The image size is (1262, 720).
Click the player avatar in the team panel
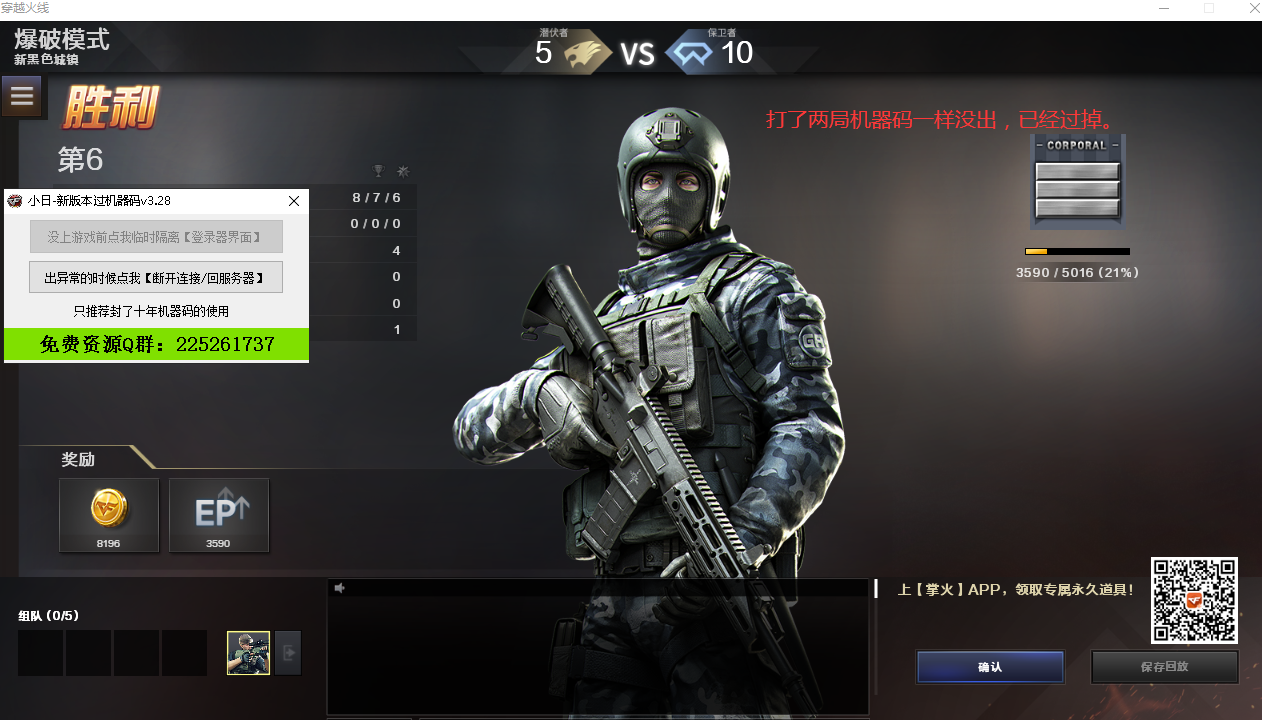coord(248,653)
